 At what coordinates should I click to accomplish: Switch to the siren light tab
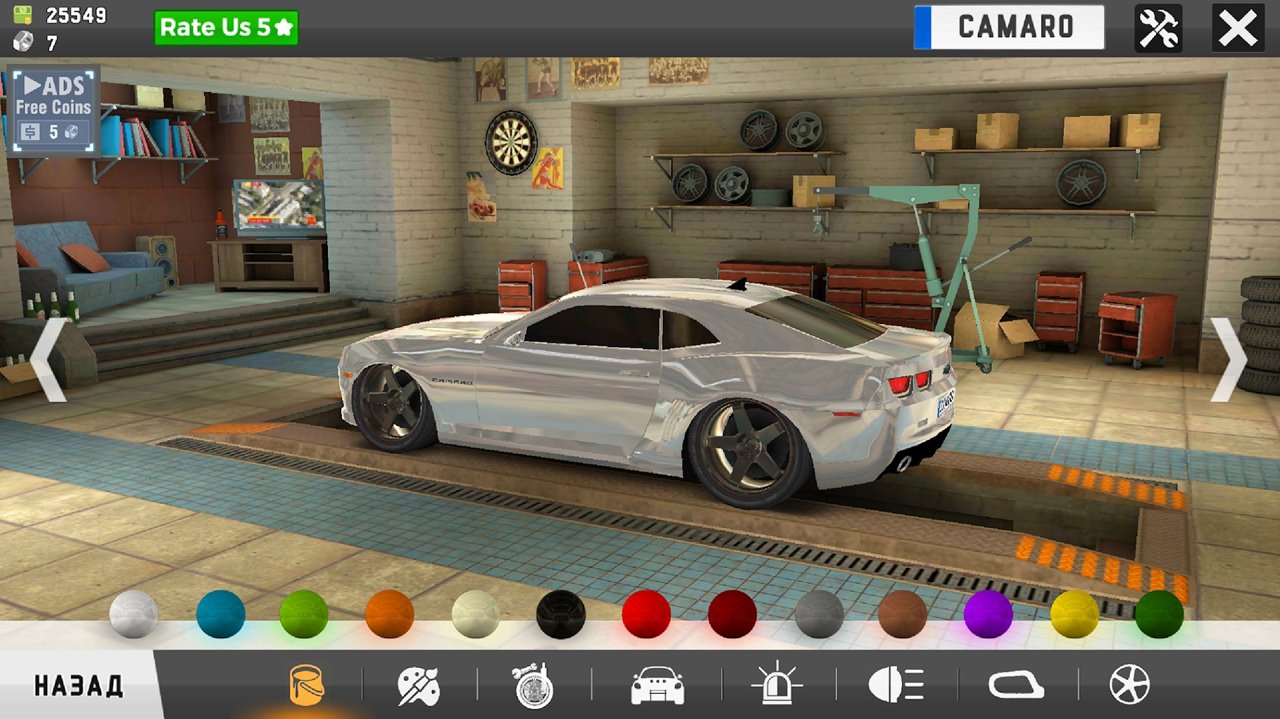coord(777,686)
